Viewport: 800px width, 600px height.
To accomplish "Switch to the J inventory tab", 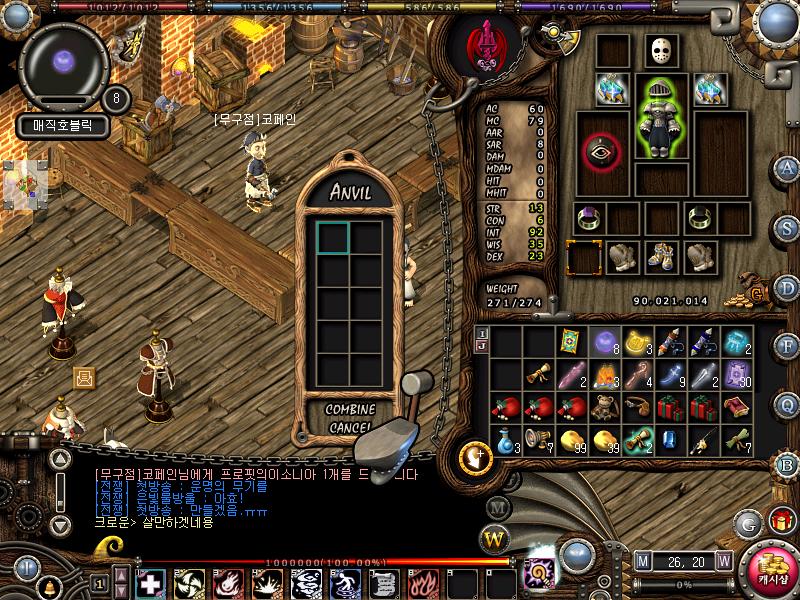I will [482, 347].
